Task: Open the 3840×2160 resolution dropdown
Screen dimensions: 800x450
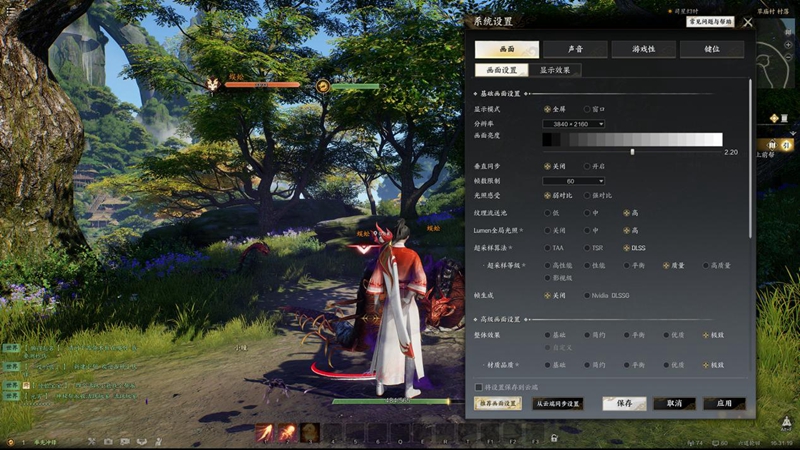Action: pos(573,123)
